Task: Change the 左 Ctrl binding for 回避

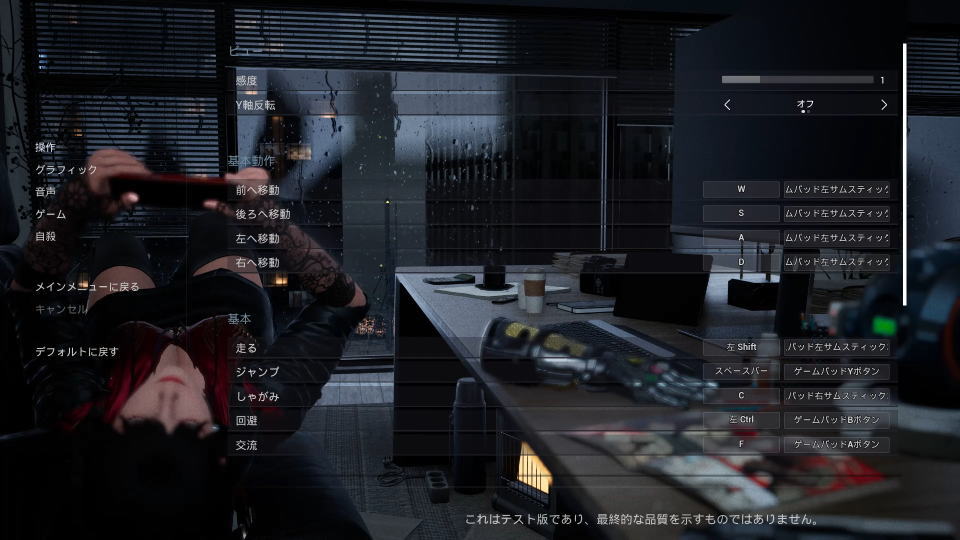Action: point(741,420)
